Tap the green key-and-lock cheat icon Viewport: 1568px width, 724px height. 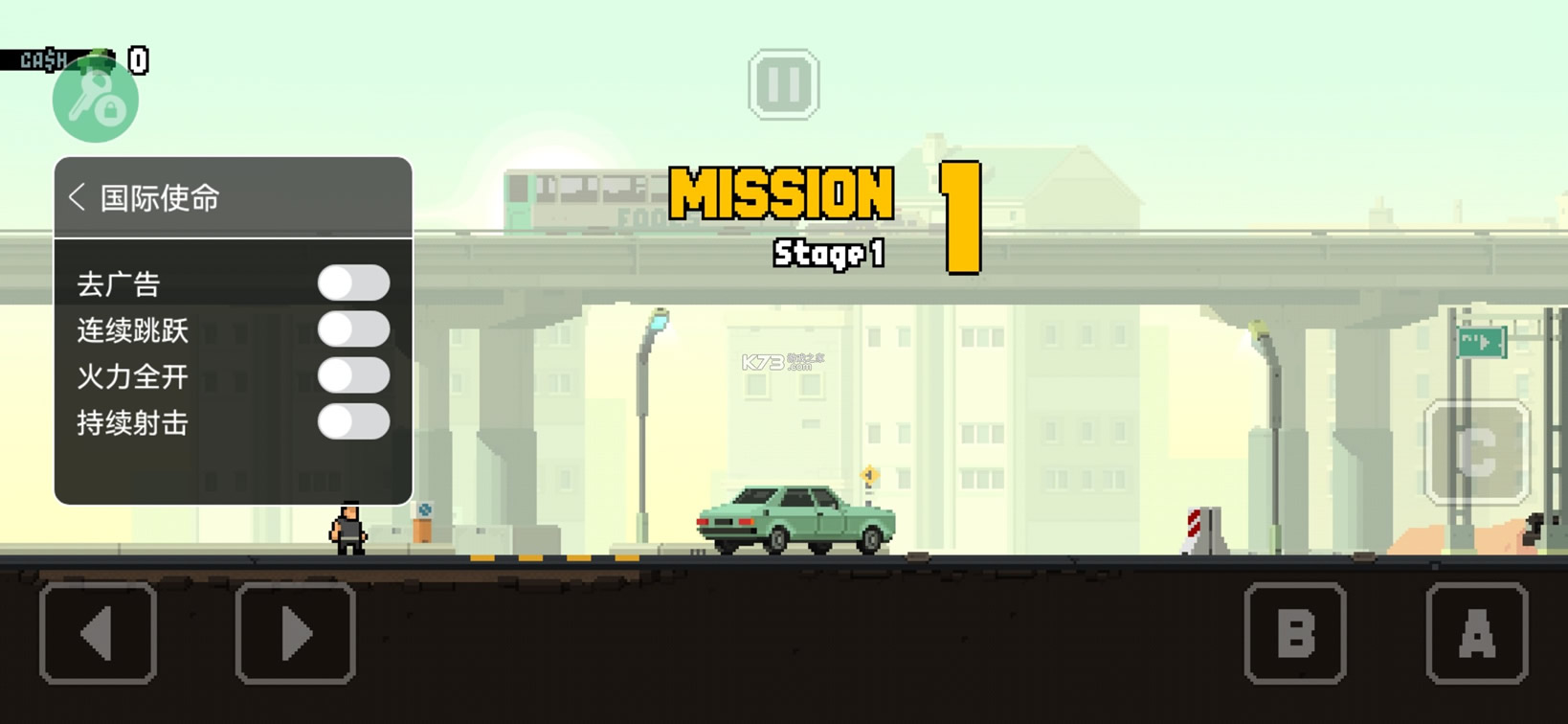click(94, 101)
